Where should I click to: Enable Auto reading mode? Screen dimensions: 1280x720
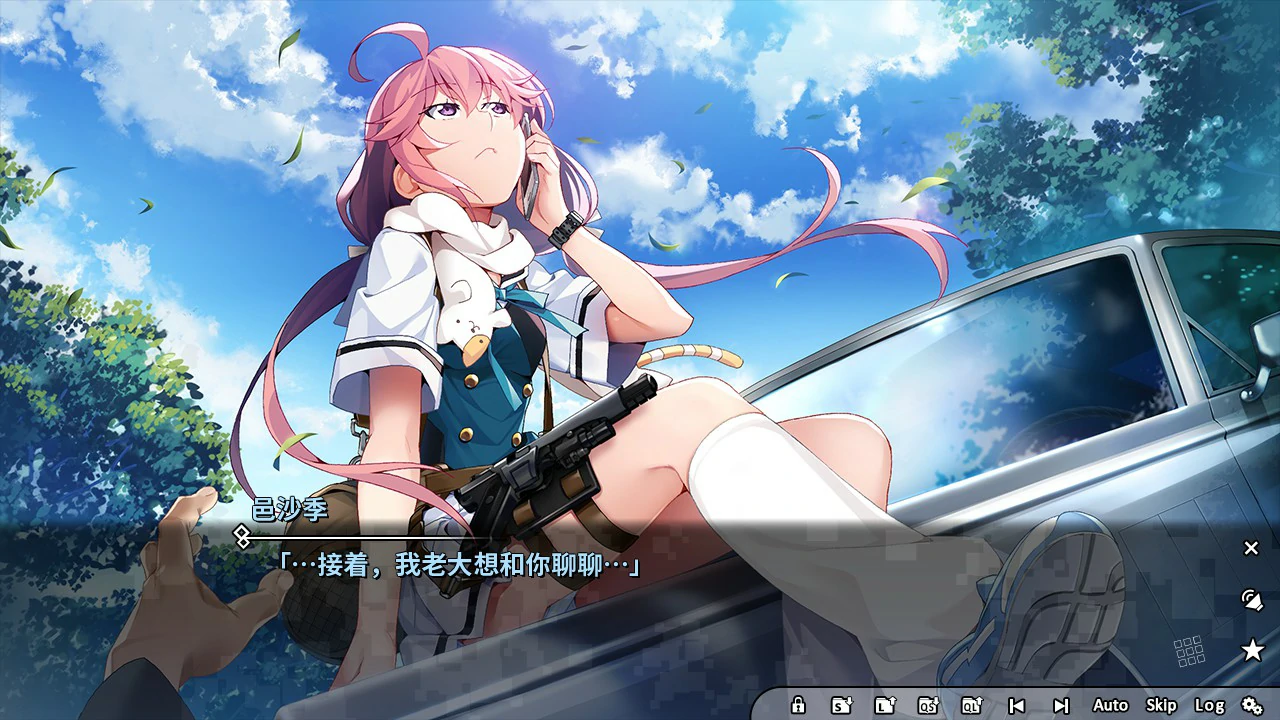pyautogui.click(x=1110, y=705)
